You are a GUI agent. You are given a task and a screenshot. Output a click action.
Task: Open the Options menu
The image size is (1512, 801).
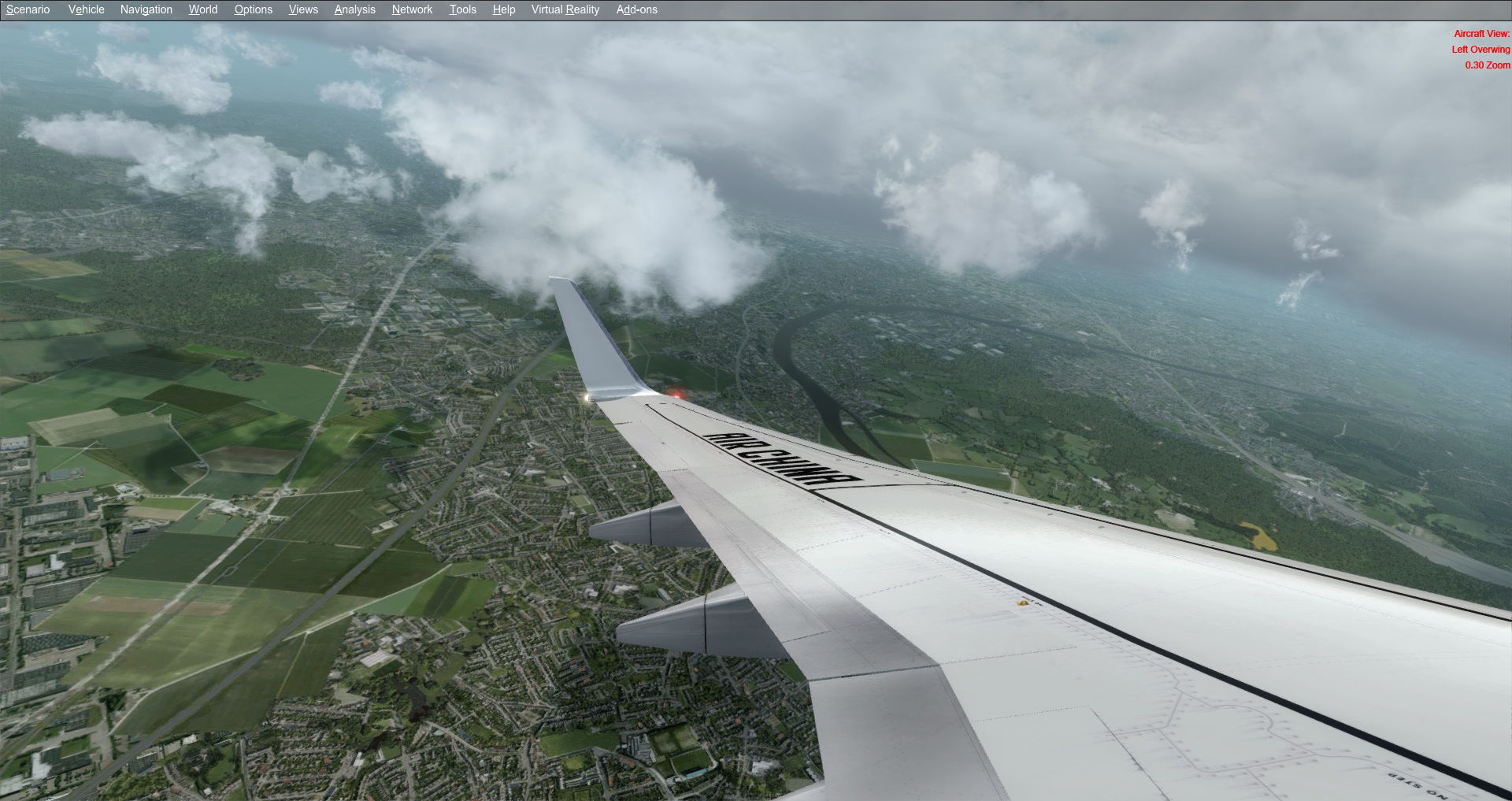[254, 9]
